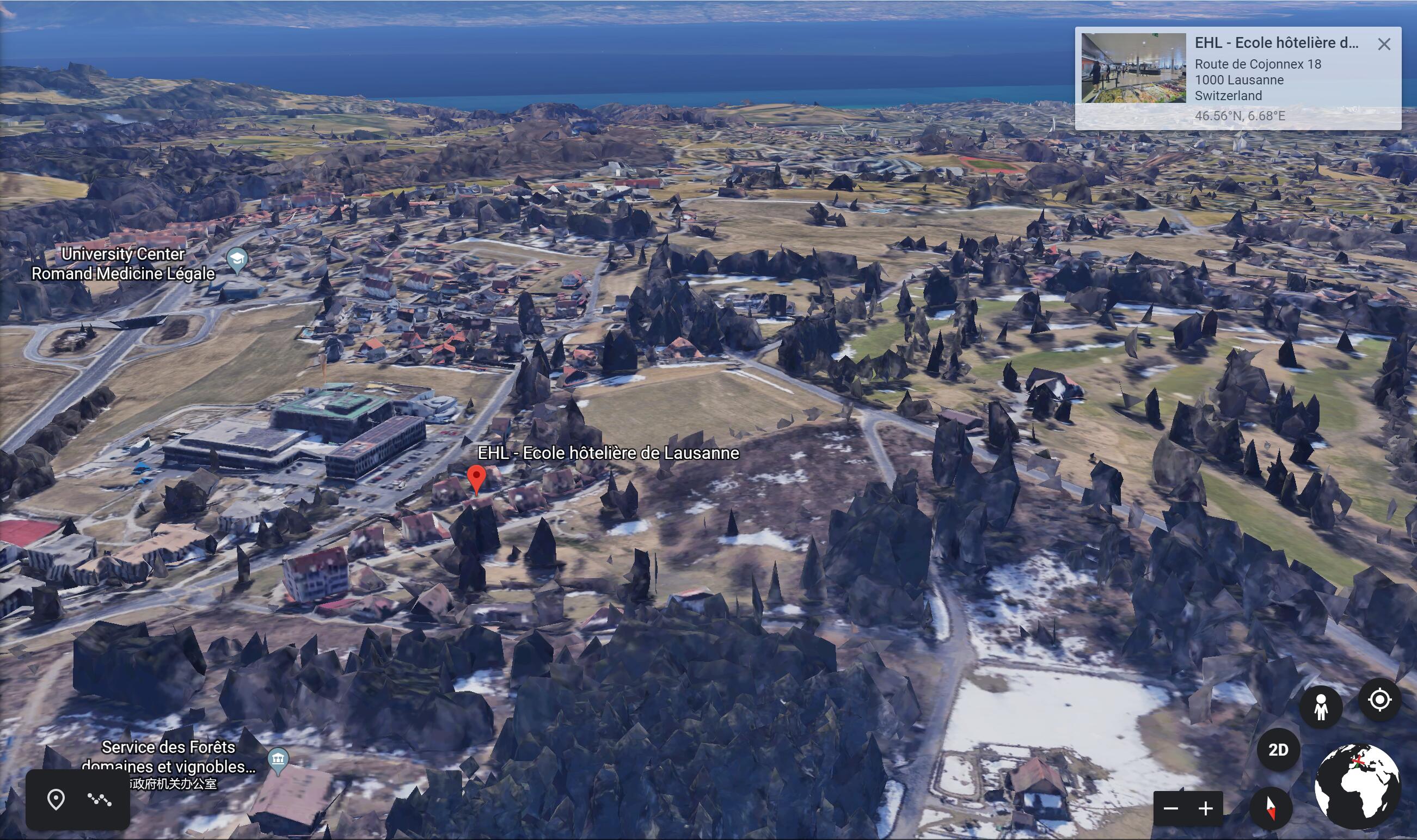Zoom out with the minus button
Viewport: 1417px width, 840px height.
pos(1171,808)
